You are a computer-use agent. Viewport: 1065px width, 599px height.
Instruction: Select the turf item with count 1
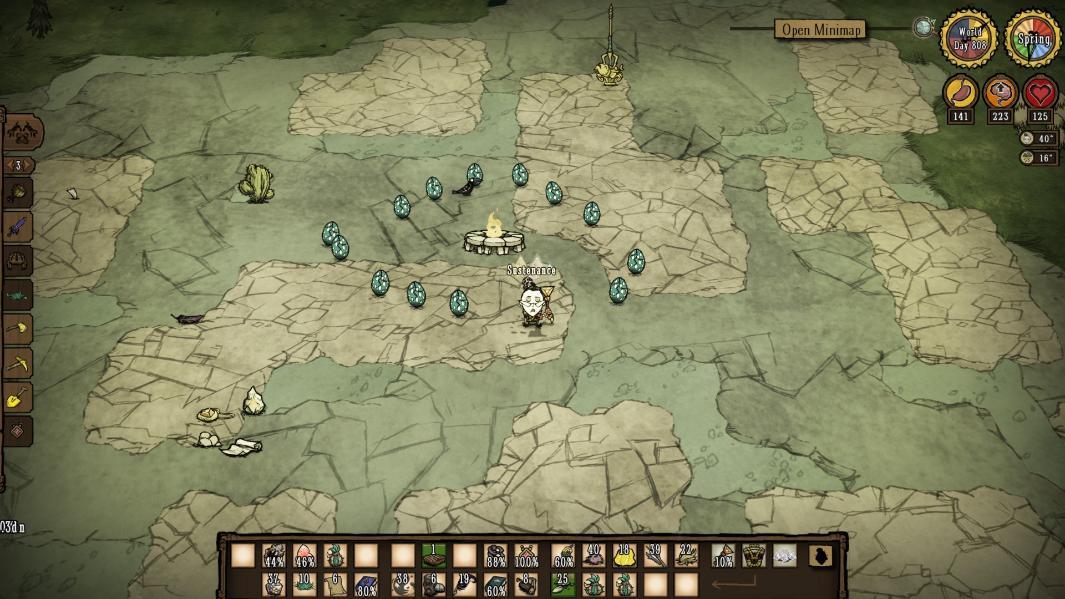pyautogui.click(x=433, y=555)
